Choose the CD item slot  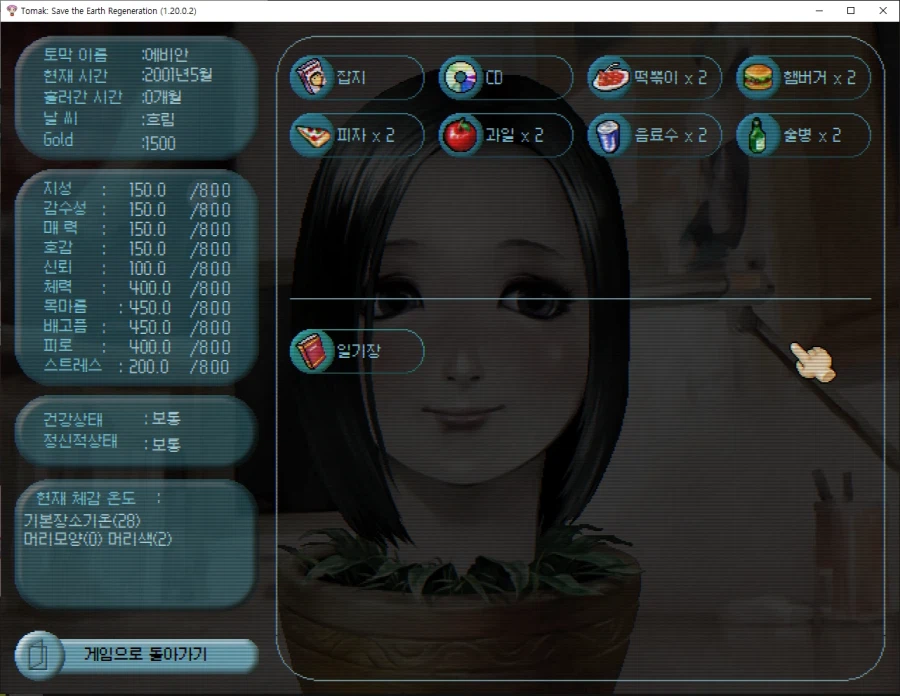coord(505,78)
